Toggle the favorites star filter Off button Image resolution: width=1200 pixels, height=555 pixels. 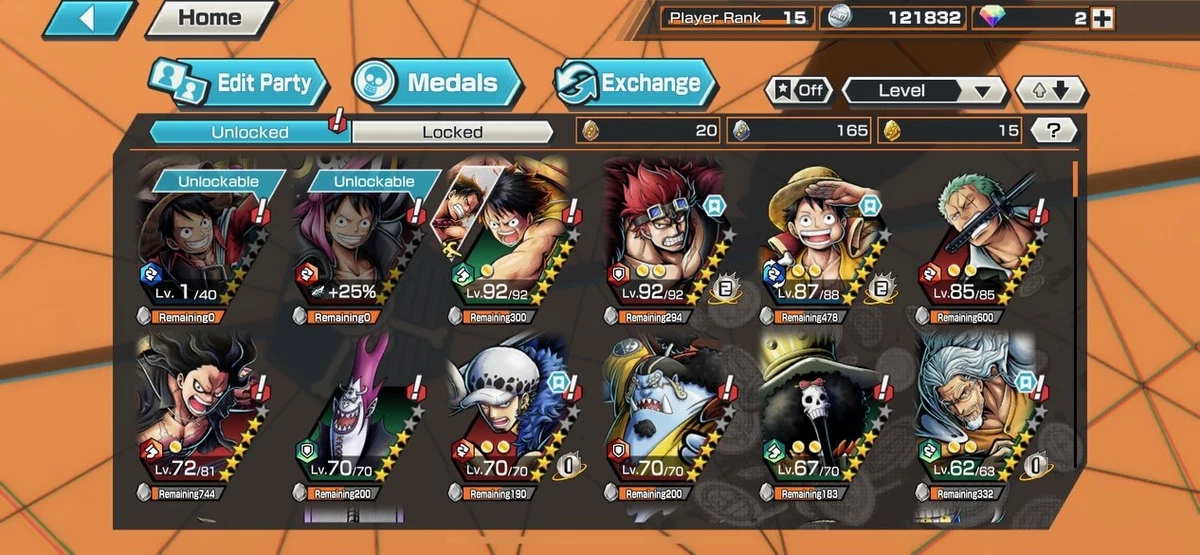click(799, 90)
